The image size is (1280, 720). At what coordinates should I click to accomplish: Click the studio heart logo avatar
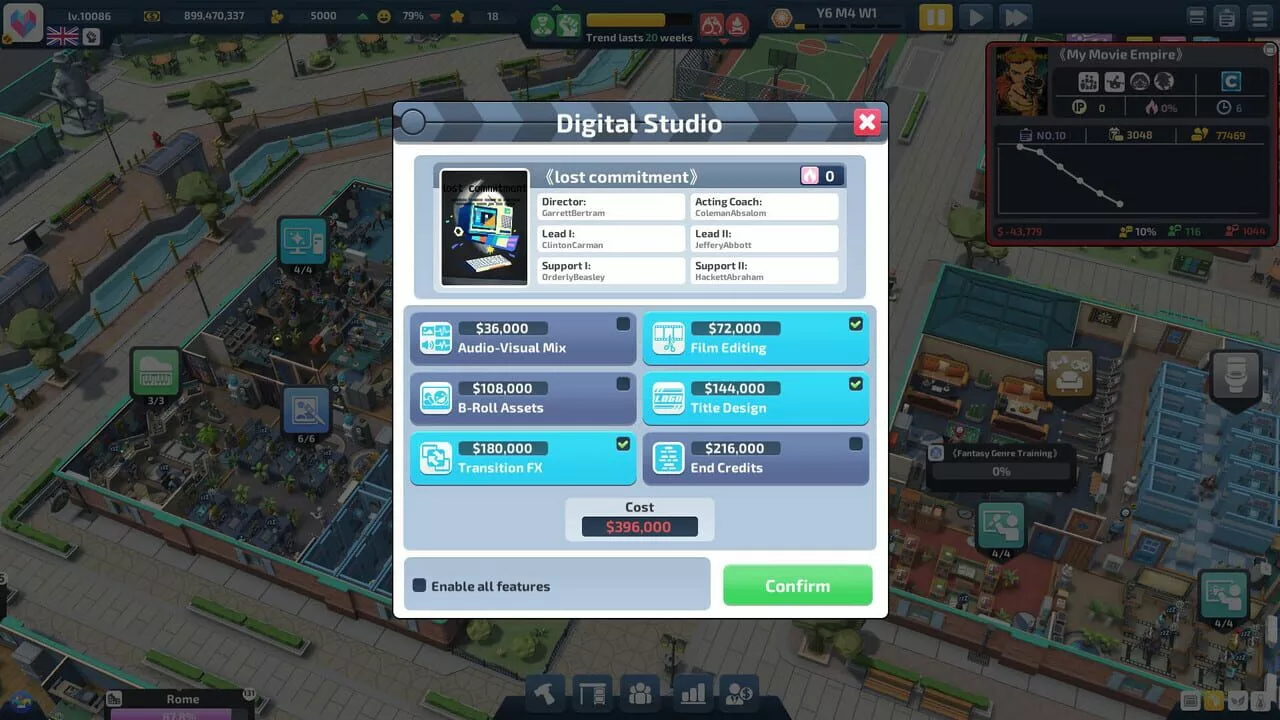(23, 21)
